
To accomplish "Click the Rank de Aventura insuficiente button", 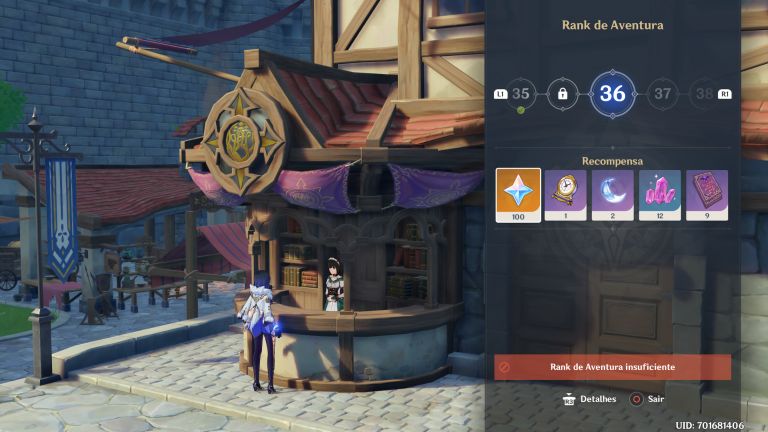I will (612, 367).
